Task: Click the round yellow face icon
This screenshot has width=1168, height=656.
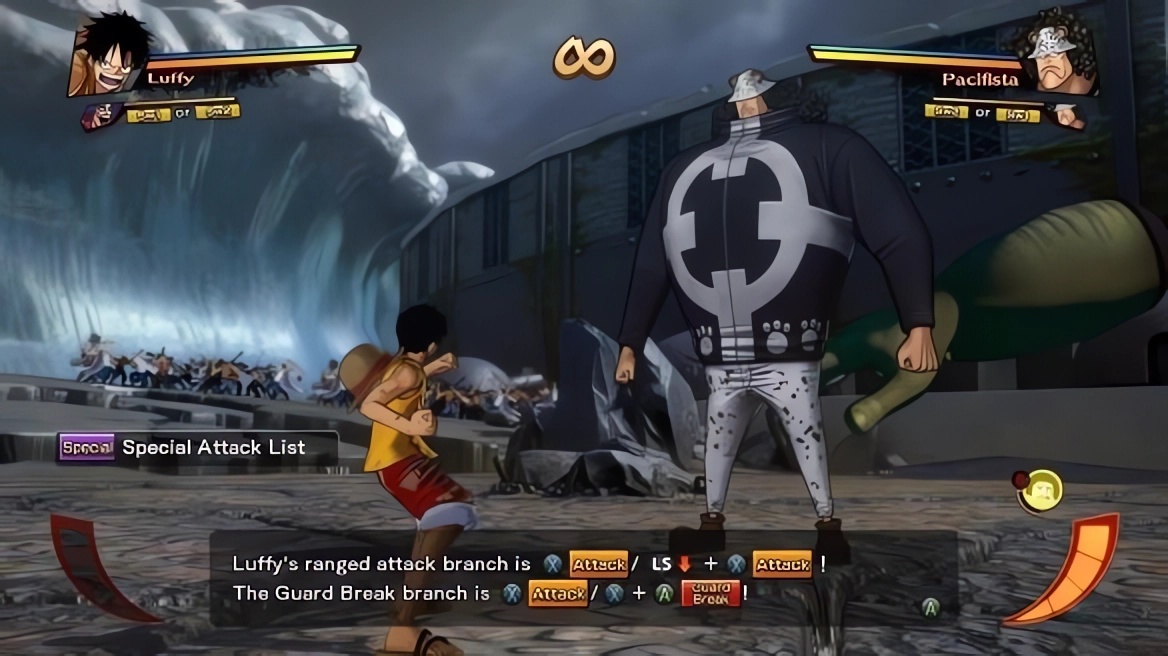Action: (1040, 491)
